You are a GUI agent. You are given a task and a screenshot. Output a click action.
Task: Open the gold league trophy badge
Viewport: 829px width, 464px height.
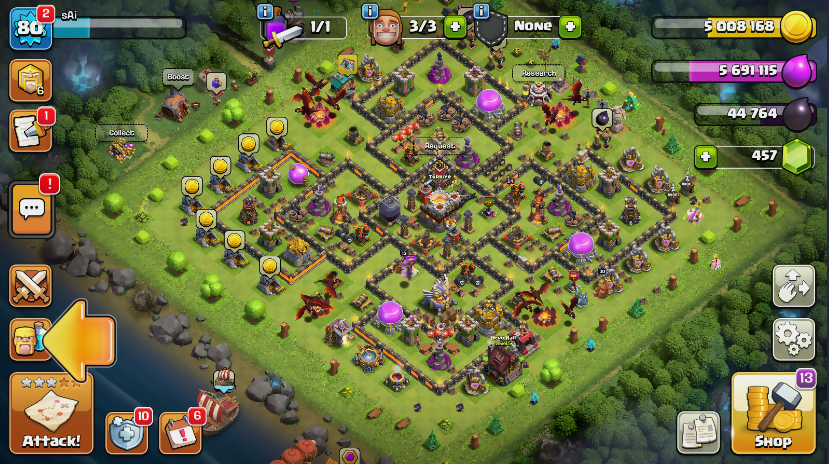tap(30, 80)
